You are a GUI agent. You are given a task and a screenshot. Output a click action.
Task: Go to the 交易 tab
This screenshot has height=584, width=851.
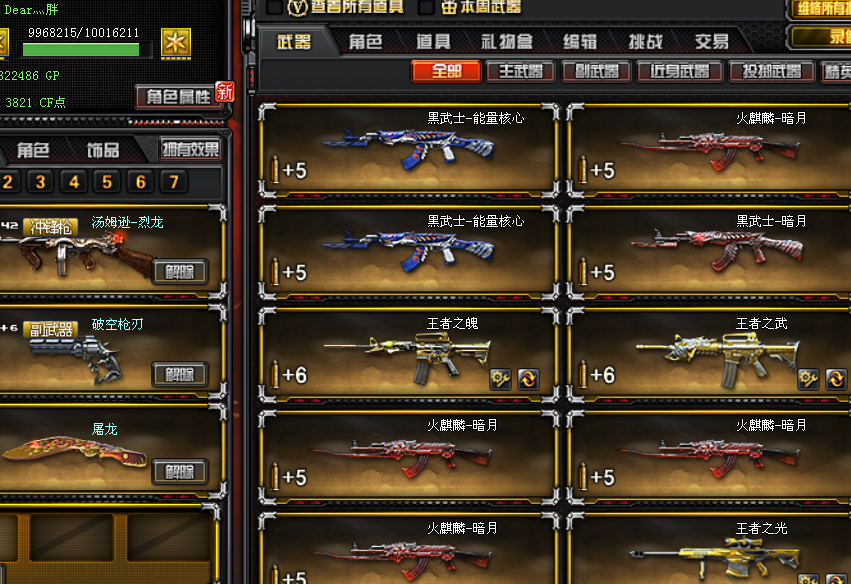coord(712,42)
